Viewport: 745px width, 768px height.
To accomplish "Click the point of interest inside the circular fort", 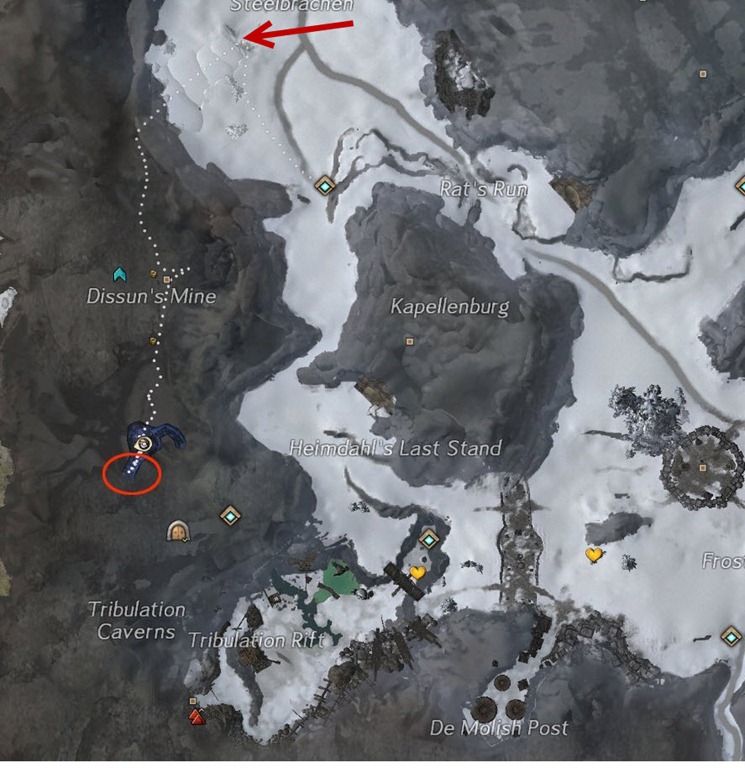I will (705, 467).
